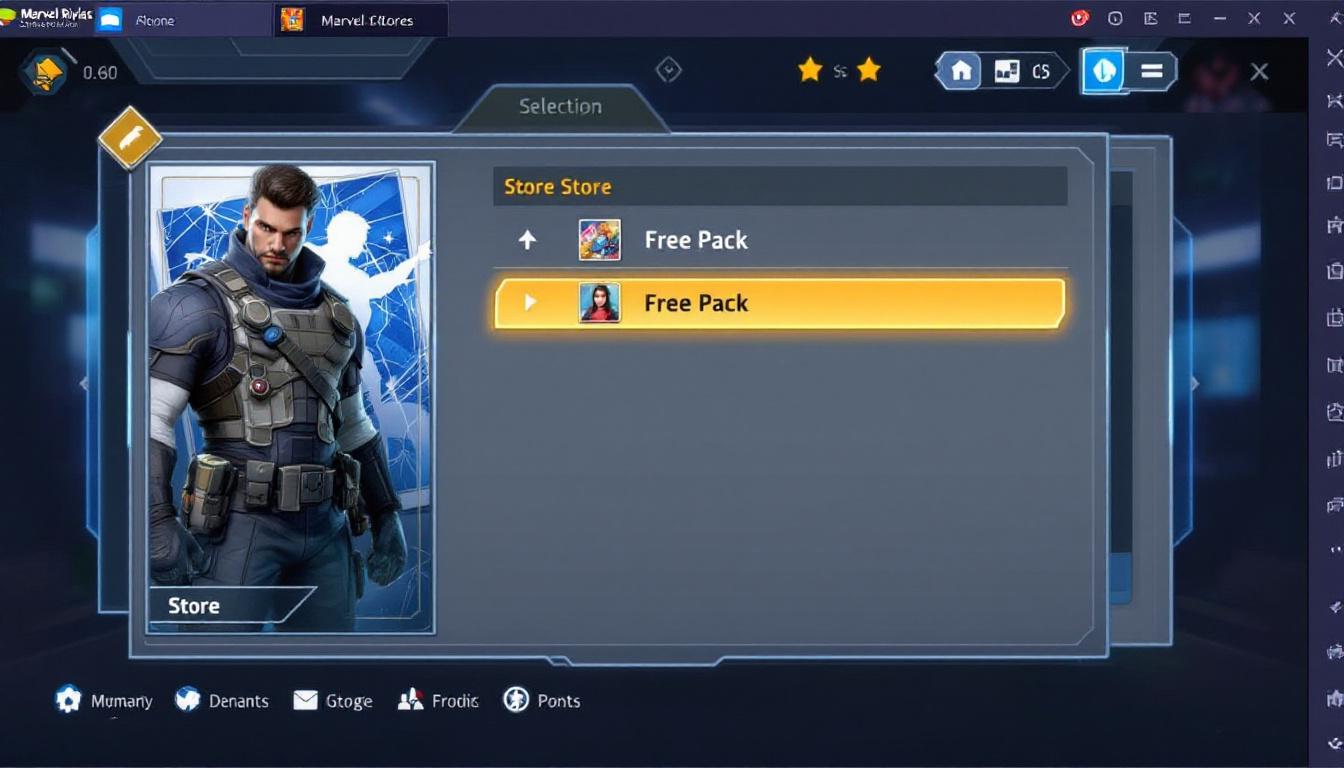Screen dimensions: 1344x768
Task: Toggle the first gold star at top
Action: (810, 70)
